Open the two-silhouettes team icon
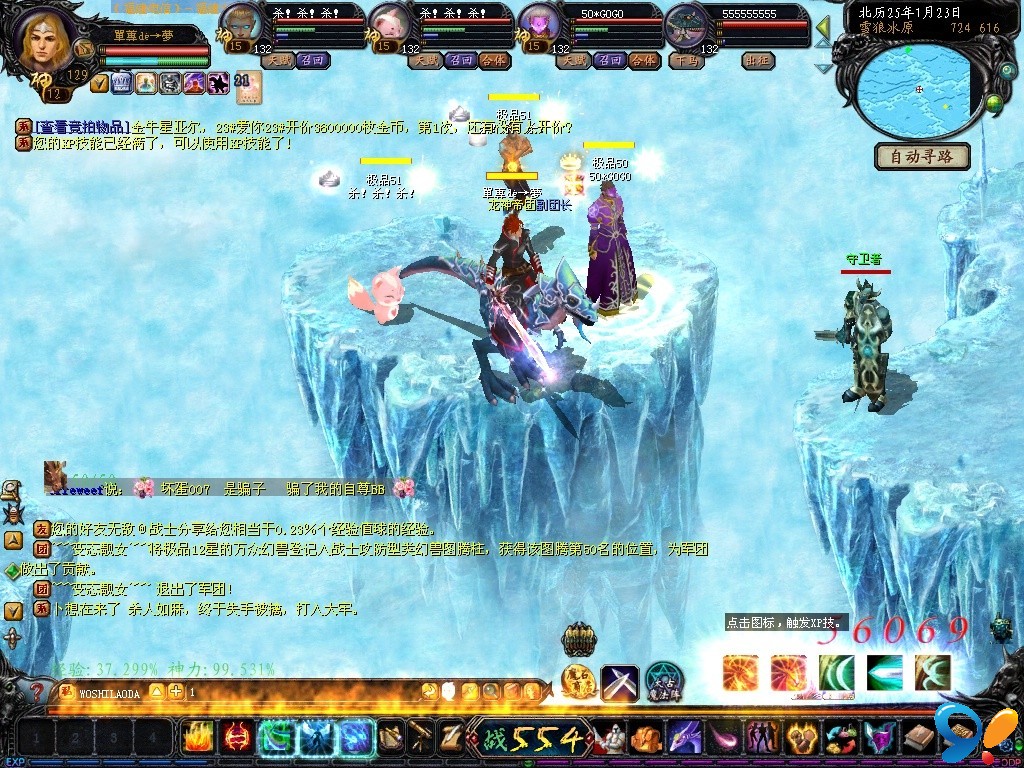This screenshot has height=768, width=1024. click(x=763, y=738)
